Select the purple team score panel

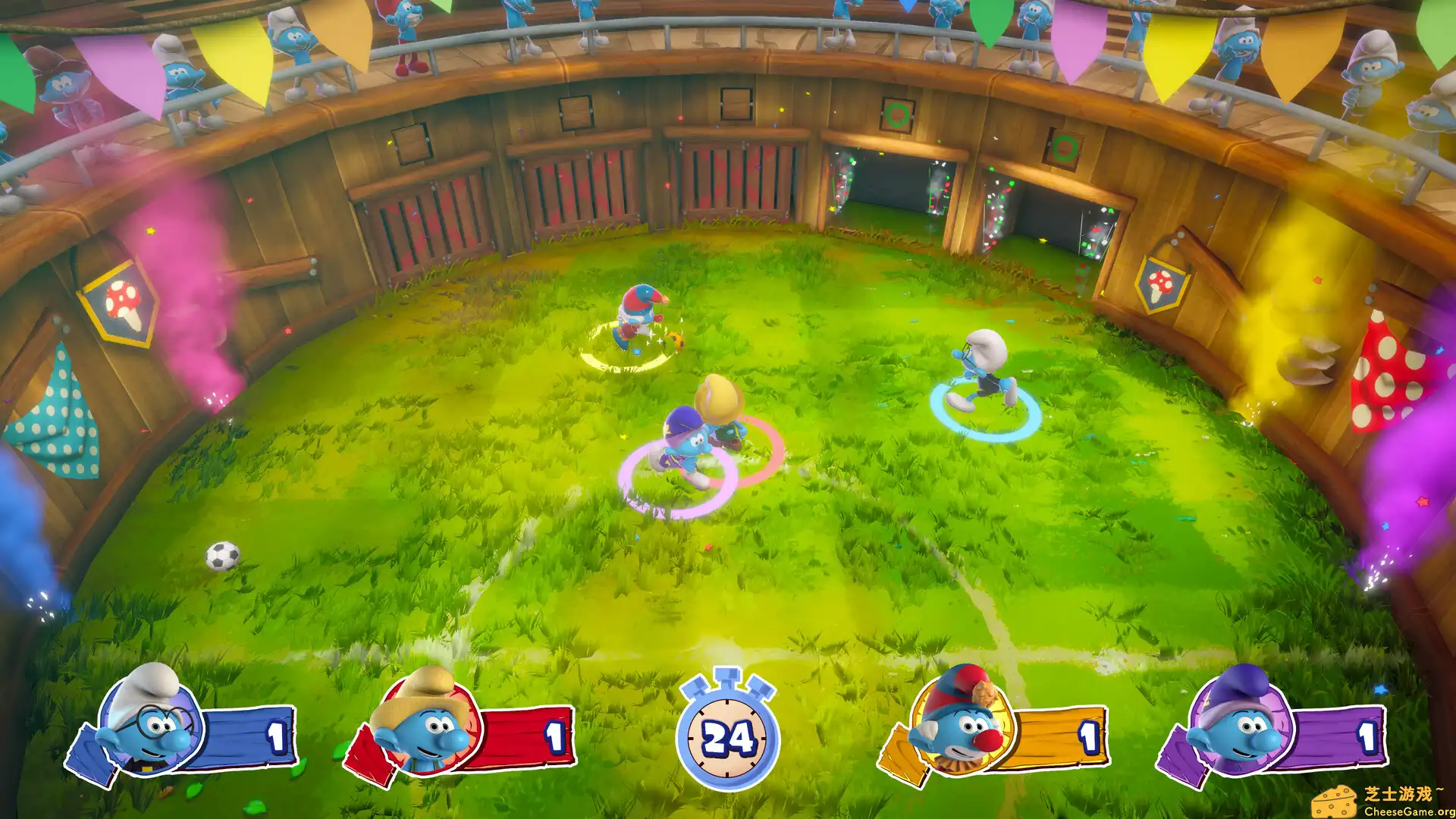(1335, 736)
